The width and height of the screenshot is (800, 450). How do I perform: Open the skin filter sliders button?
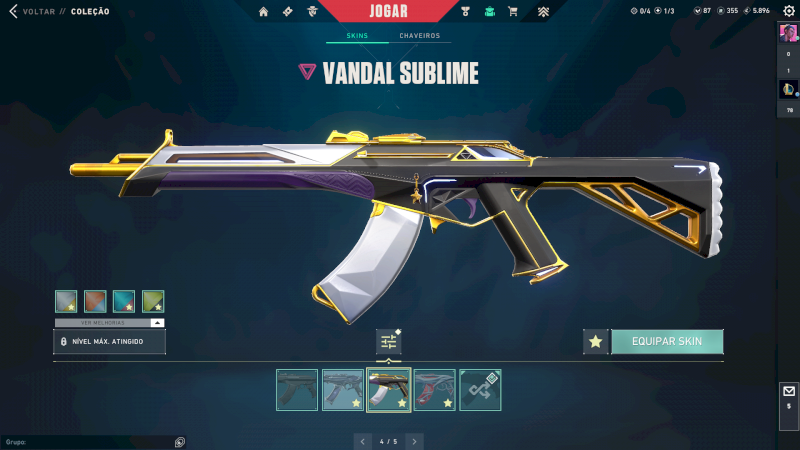389,342
